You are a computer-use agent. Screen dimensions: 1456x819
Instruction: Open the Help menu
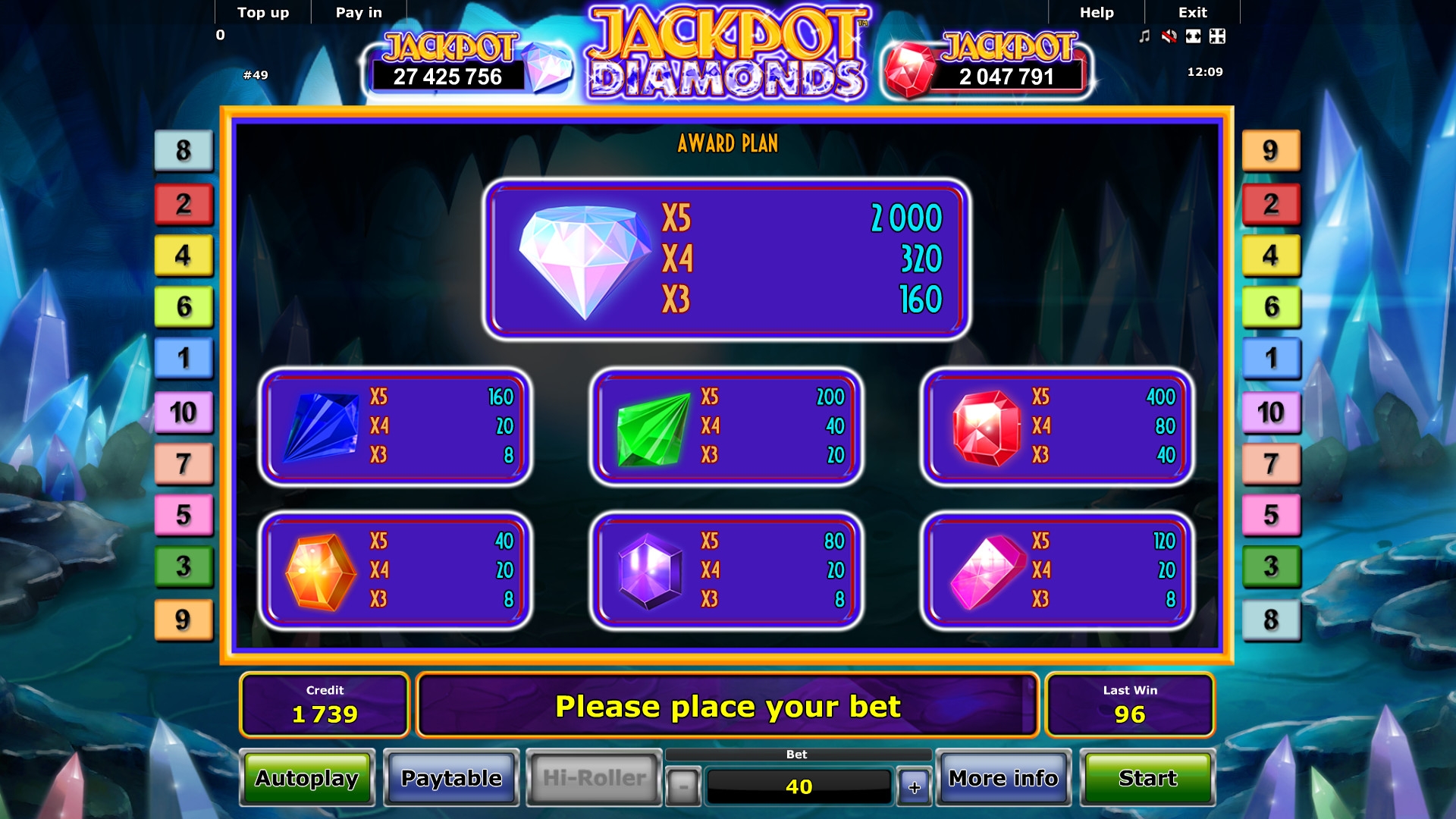[1097, 12]
